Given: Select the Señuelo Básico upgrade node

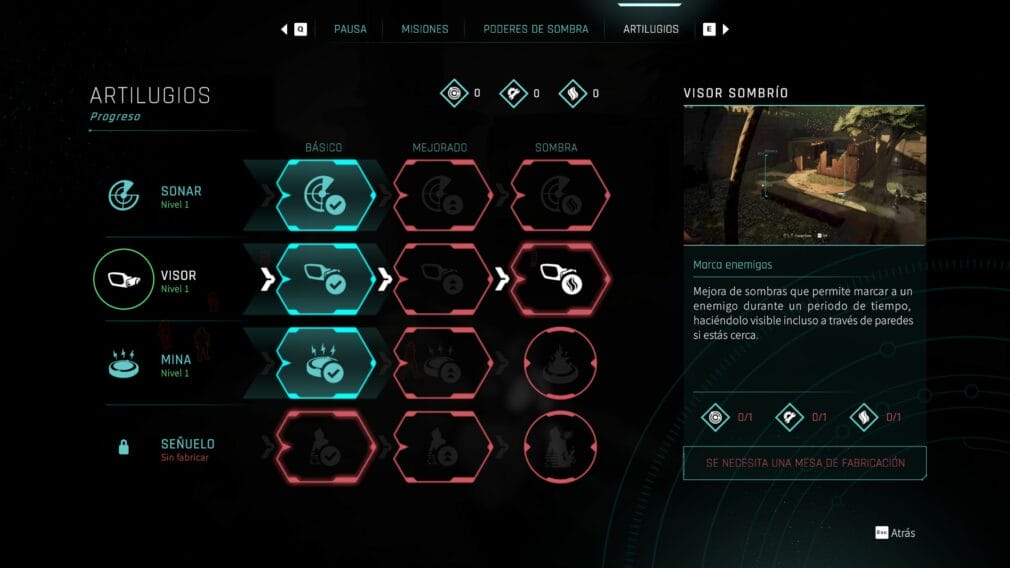Looking at the screenshot, I should (325, 448).
